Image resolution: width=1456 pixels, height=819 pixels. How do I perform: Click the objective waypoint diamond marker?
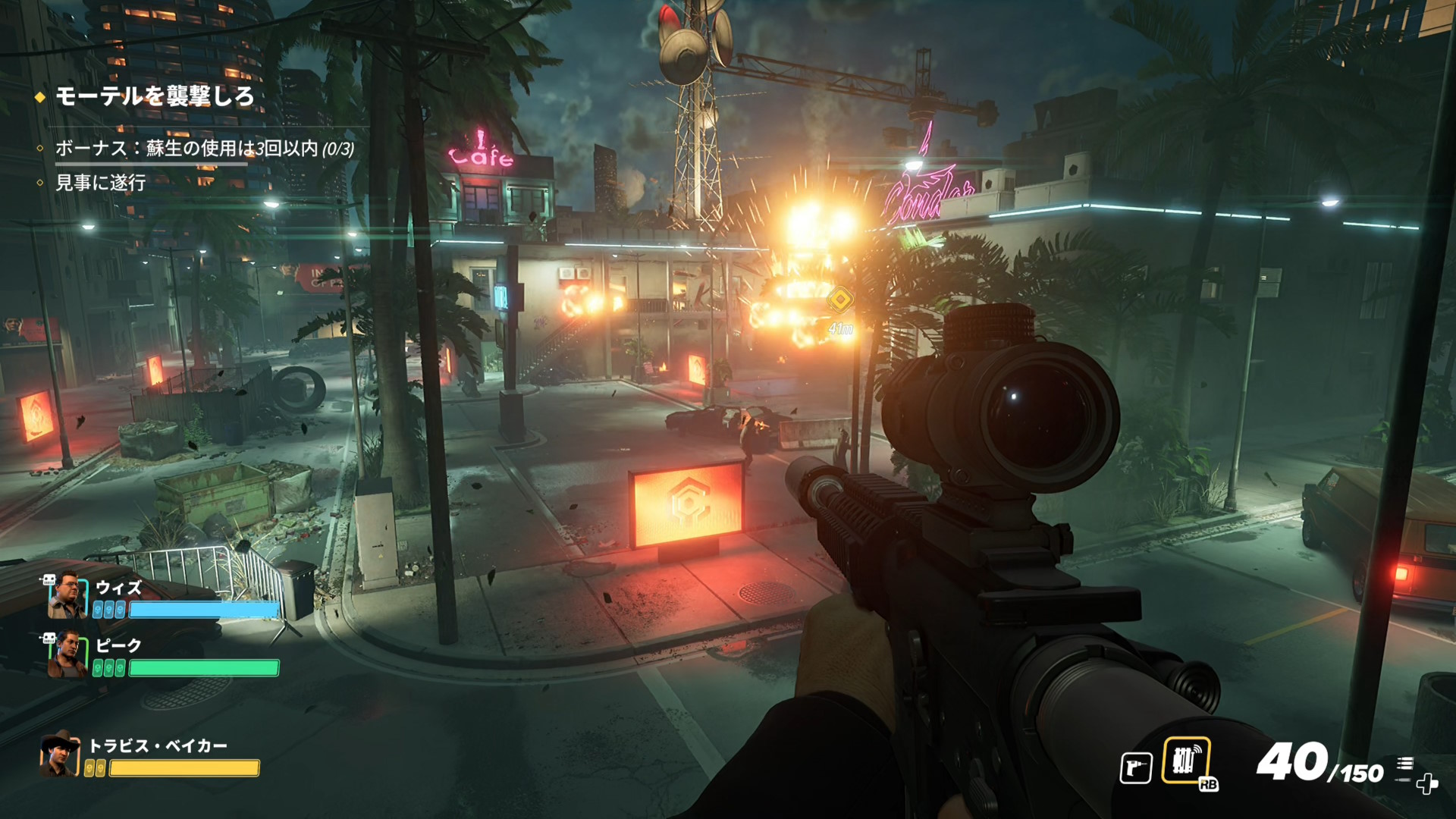839,300
